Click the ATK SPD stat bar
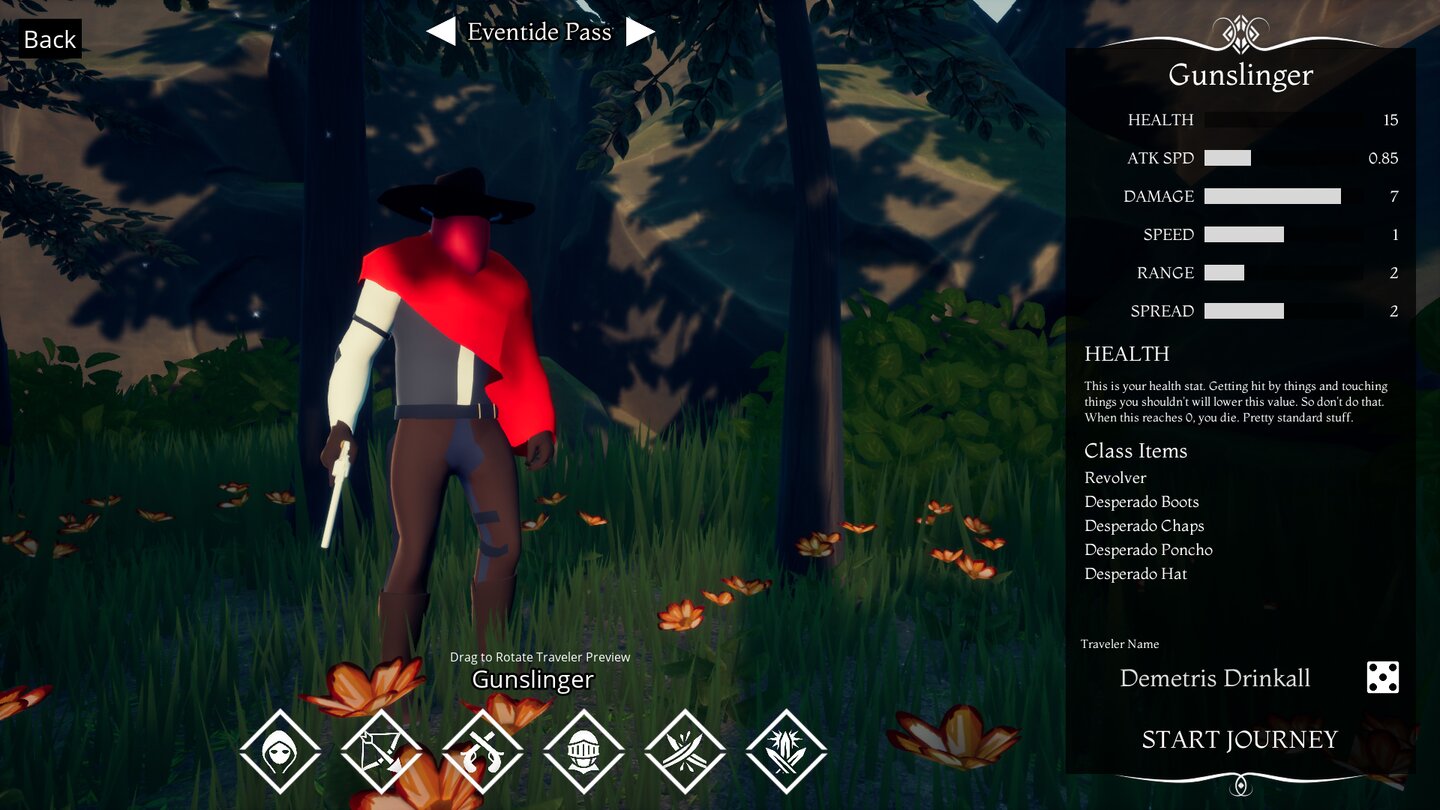 coord(1229,157)
